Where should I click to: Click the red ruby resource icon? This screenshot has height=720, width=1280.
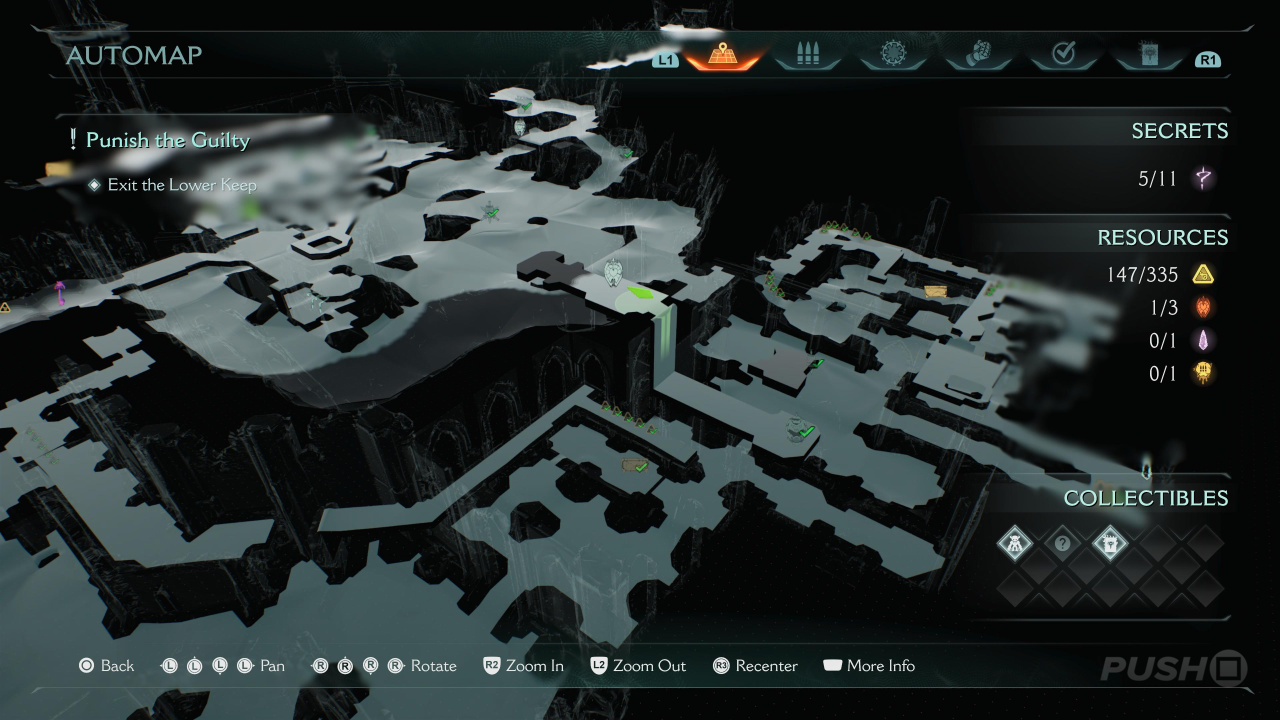coord(1203,307)
